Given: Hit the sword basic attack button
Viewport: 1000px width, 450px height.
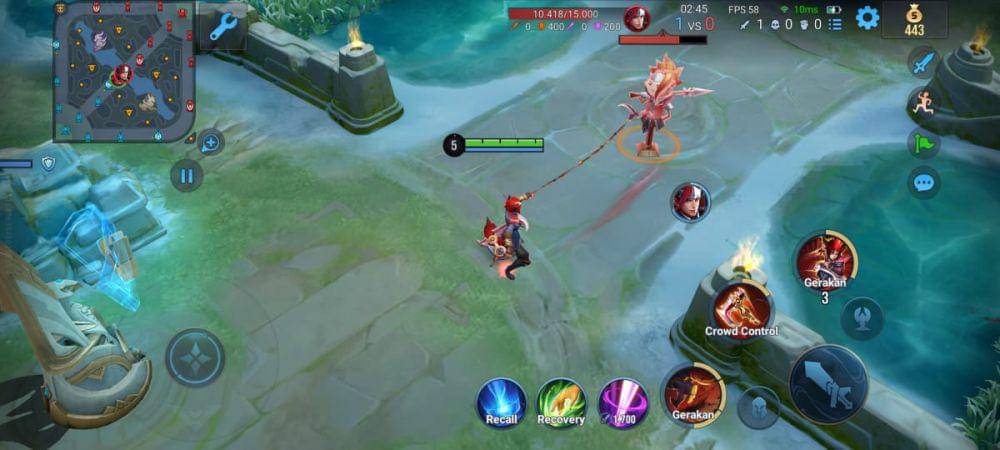Looking at the screenshot, I should click(828, 385).
